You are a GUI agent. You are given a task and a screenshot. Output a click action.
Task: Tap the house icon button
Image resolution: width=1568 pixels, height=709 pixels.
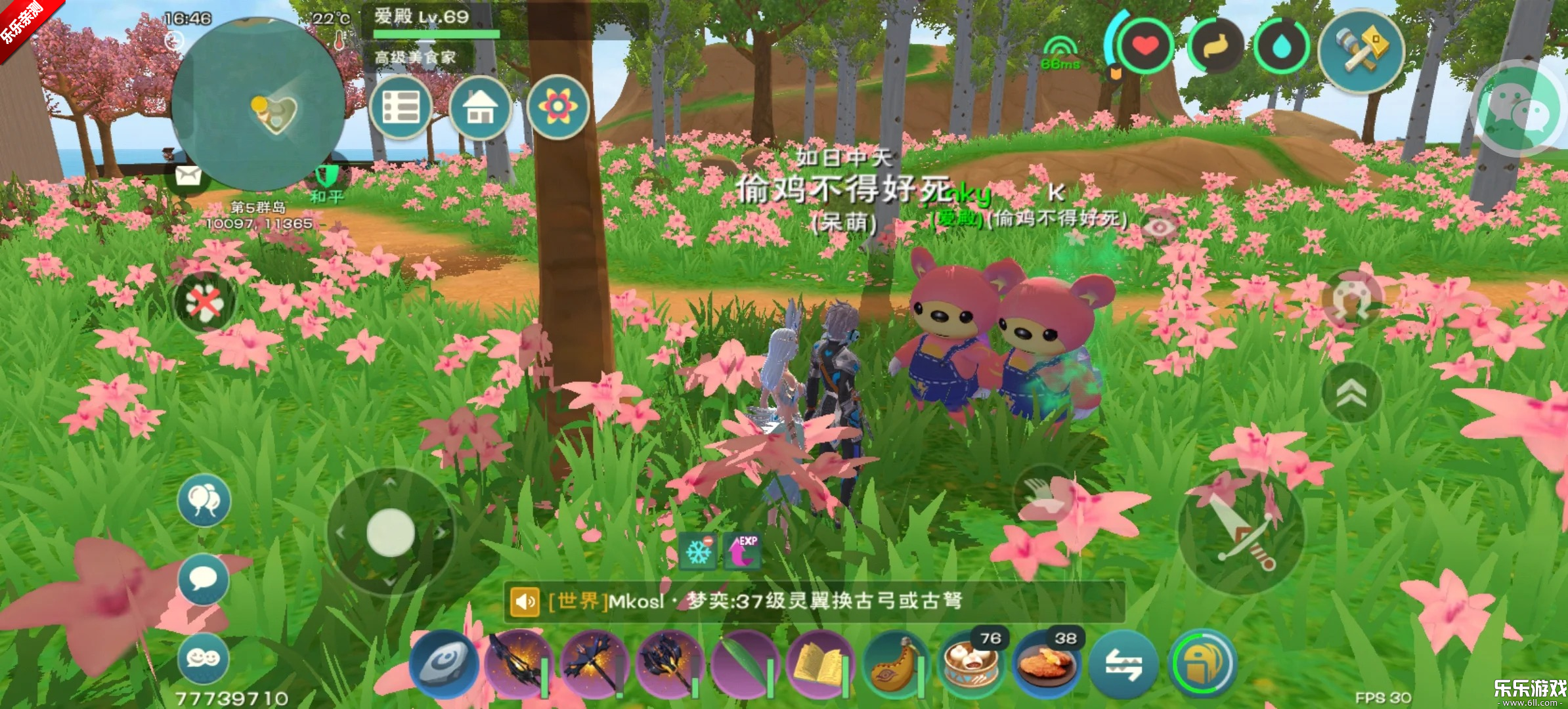coord(480,108)
